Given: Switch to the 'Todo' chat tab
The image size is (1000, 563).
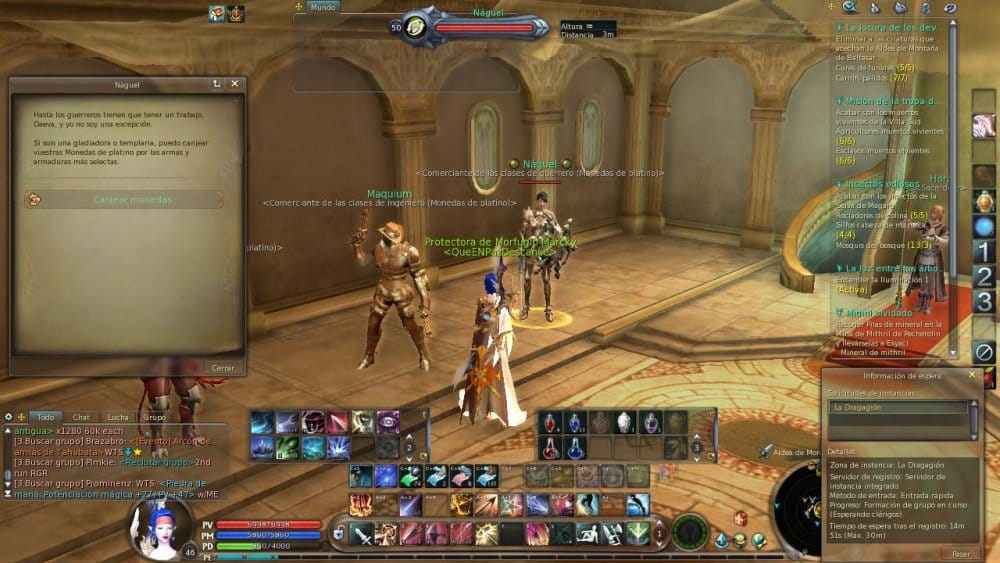Looking at the screenshot, I should (44, 416).
